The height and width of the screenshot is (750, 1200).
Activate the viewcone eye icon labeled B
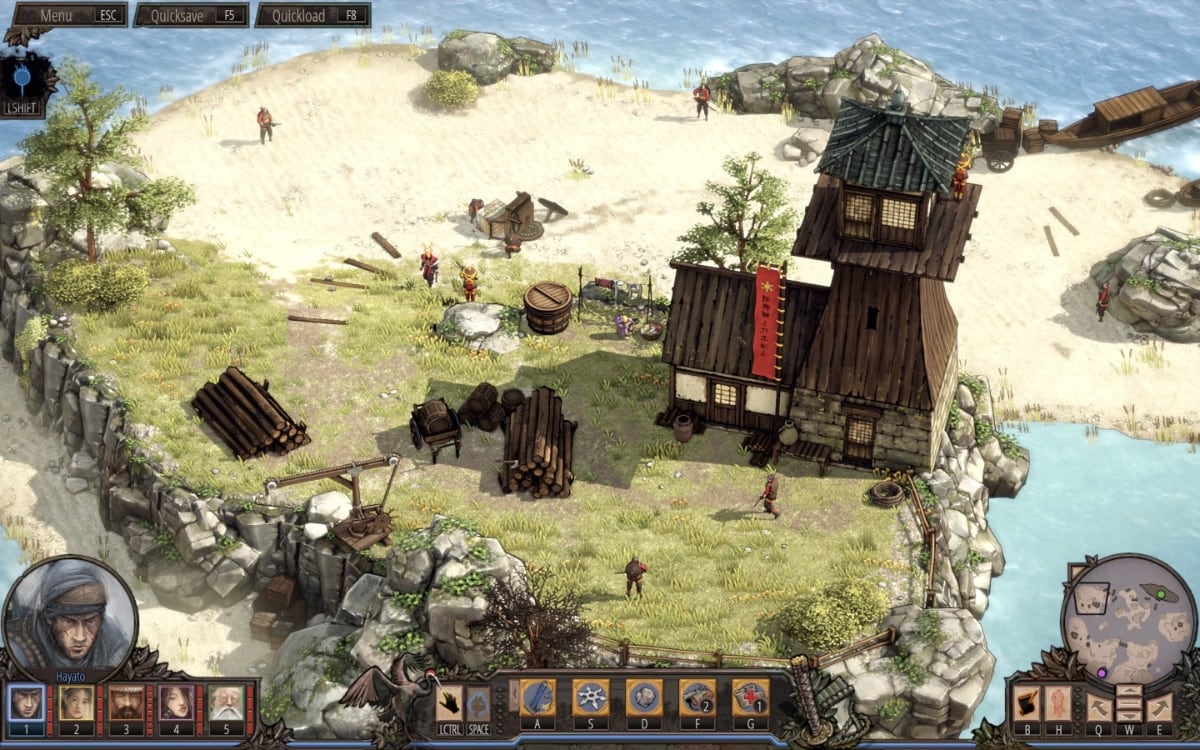coord(1027,703)
